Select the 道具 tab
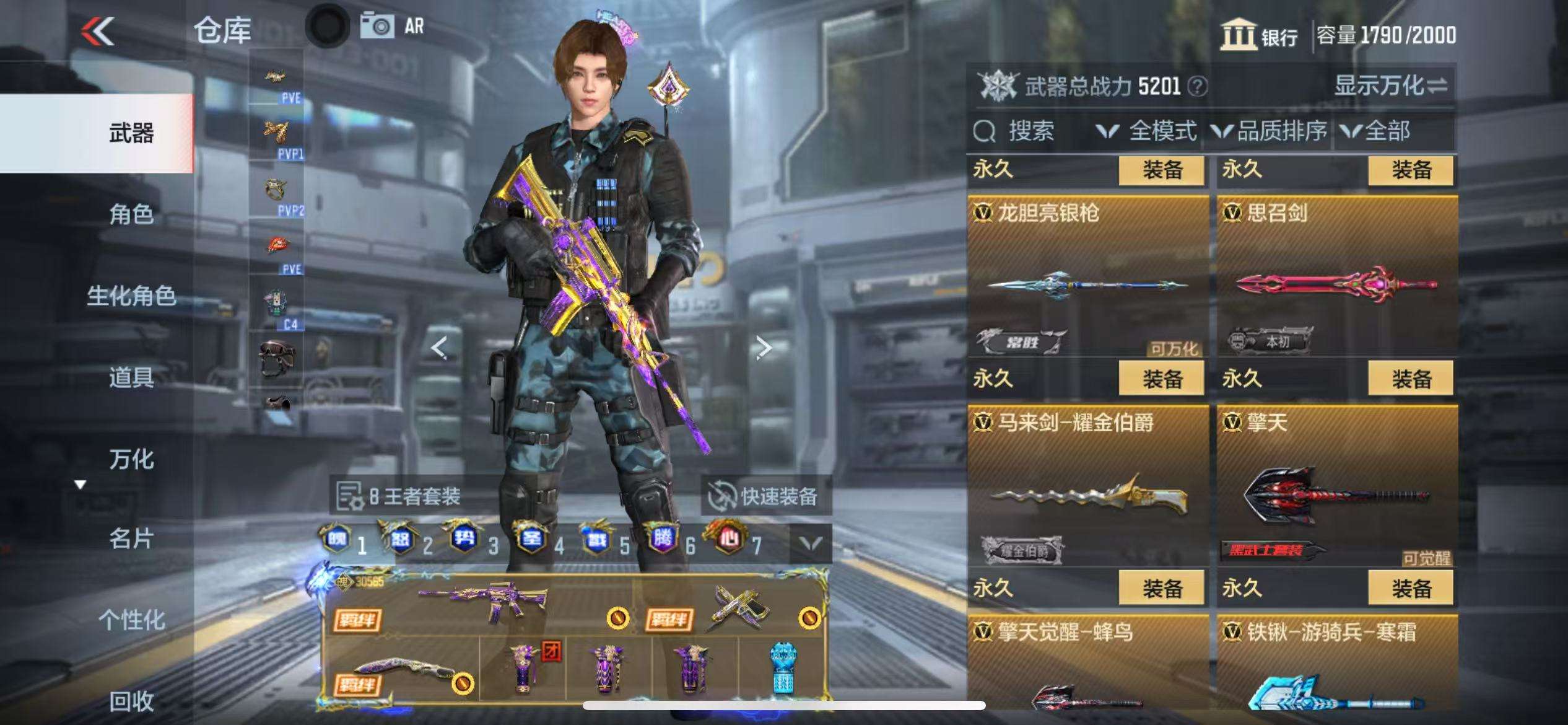The image size is (1568, 725). point(131,377)
